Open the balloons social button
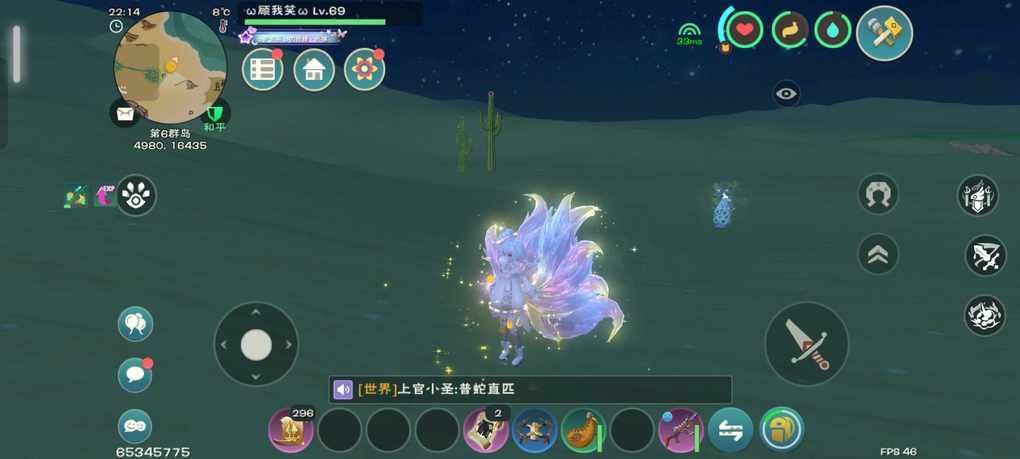The width and height of the screenshot is (1020, 459). pos(135,323)
